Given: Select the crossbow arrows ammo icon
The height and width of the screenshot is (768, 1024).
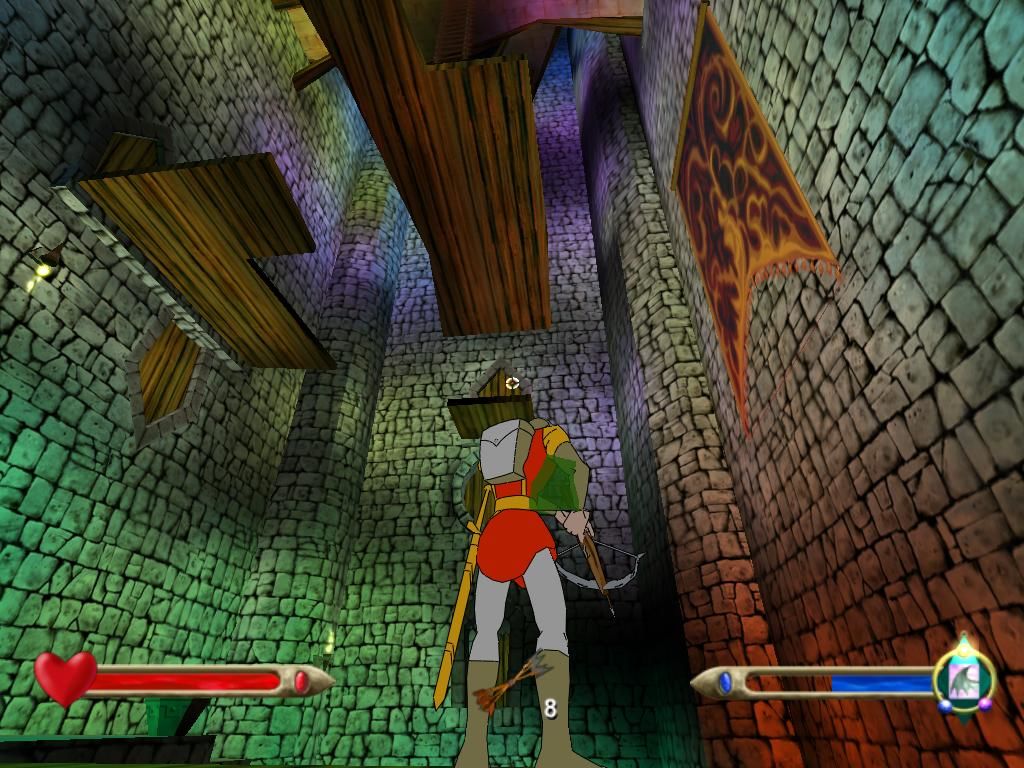Looking at the screenshot, I should pyautogui.click(x=511, y=684).
